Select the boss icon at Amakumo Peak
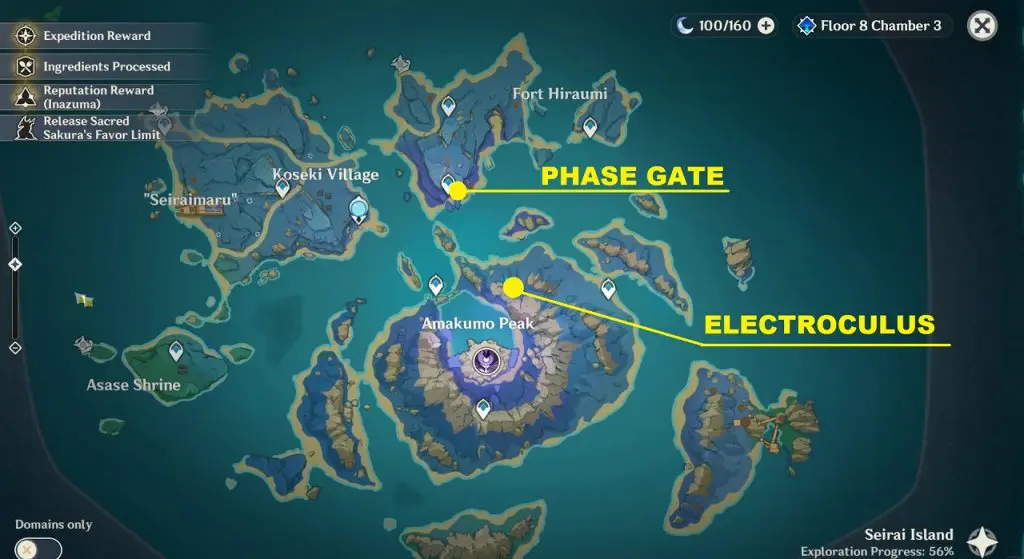This screenshot has width=1024, height=559. point(484,360)
